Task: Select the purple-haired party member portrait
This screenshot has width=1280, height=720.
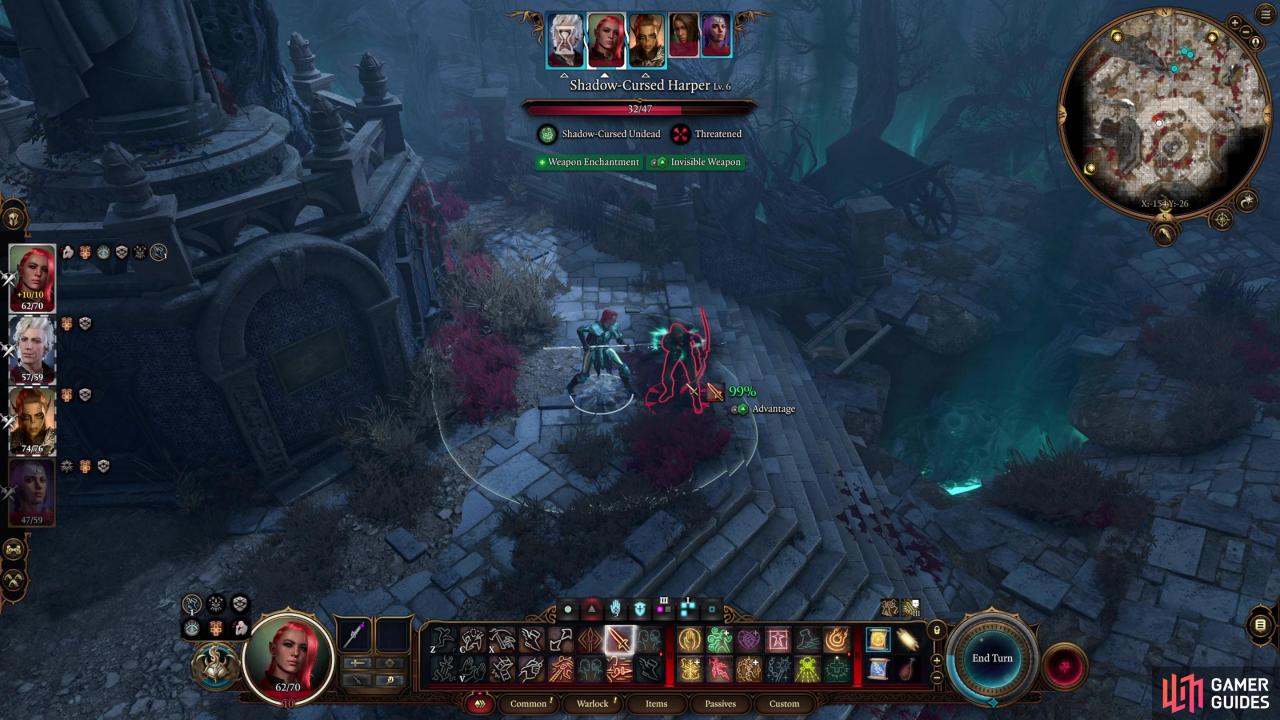Action: tap(32, 492)
